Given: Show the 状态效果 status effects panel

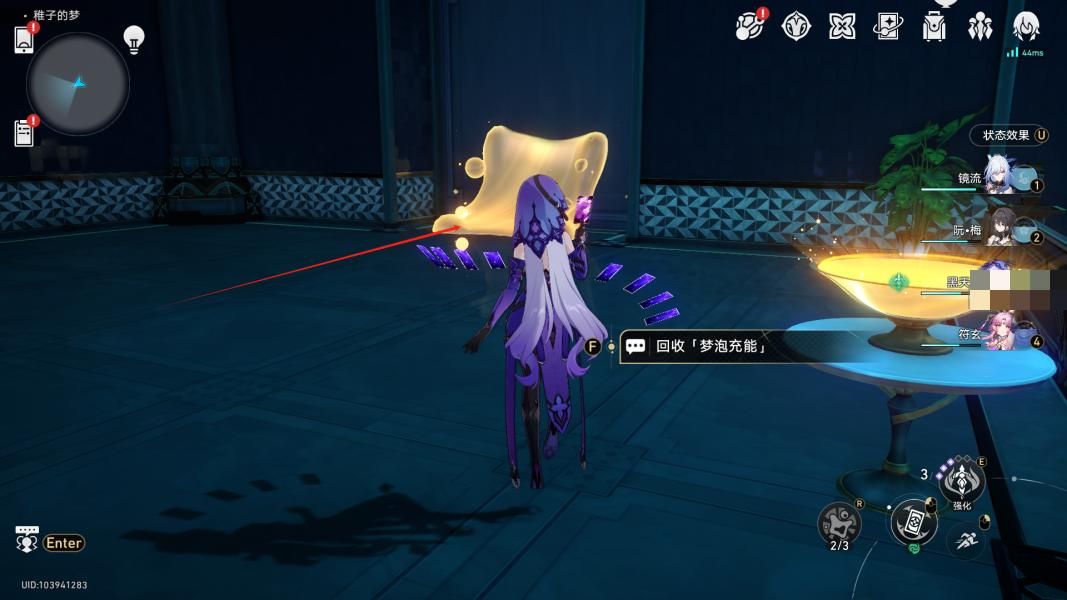Looking at the screenshot, I should click(1010, 135).
